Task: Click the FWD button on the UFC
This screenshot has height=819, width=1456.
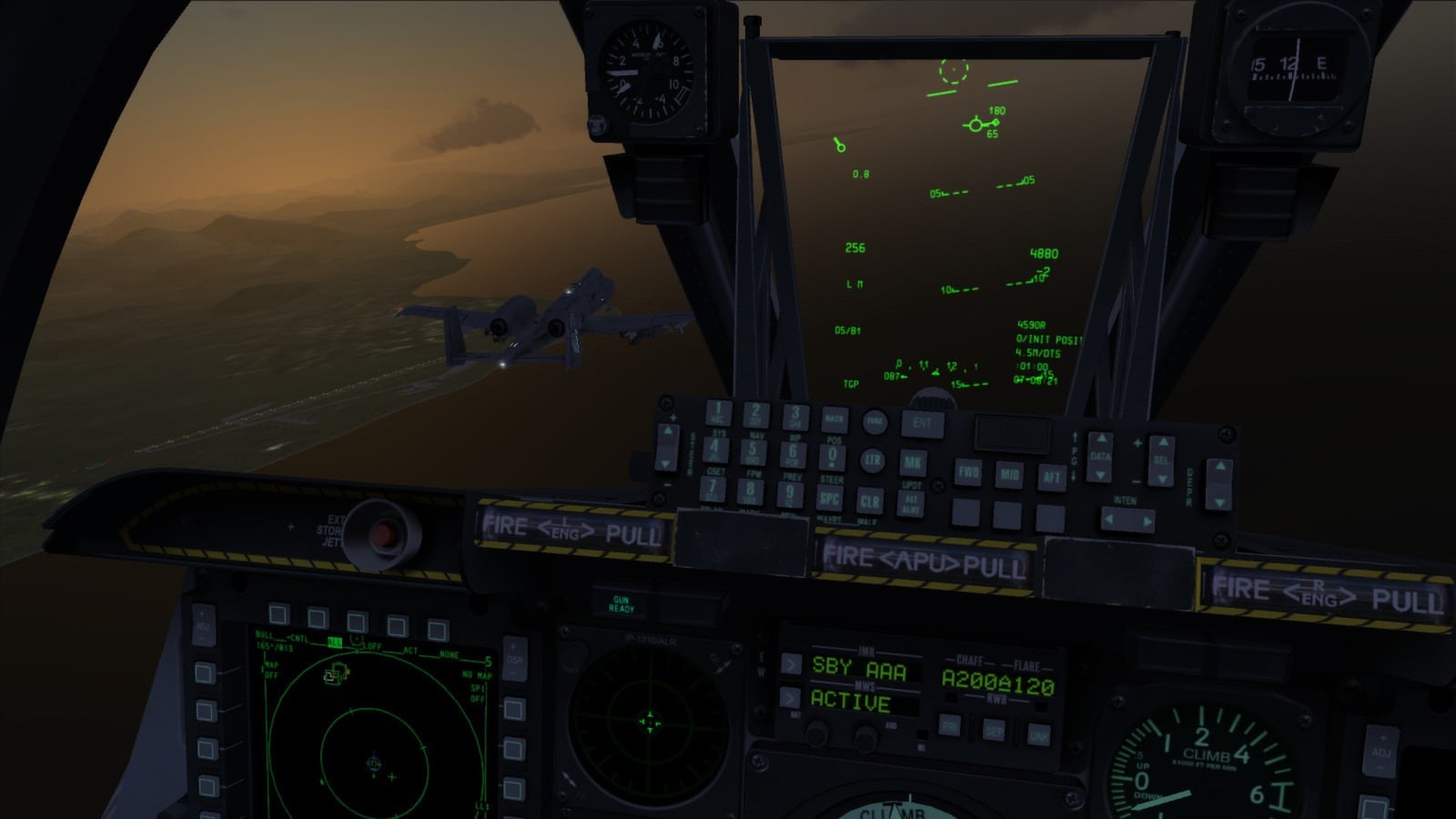Action: pos(968,473)
